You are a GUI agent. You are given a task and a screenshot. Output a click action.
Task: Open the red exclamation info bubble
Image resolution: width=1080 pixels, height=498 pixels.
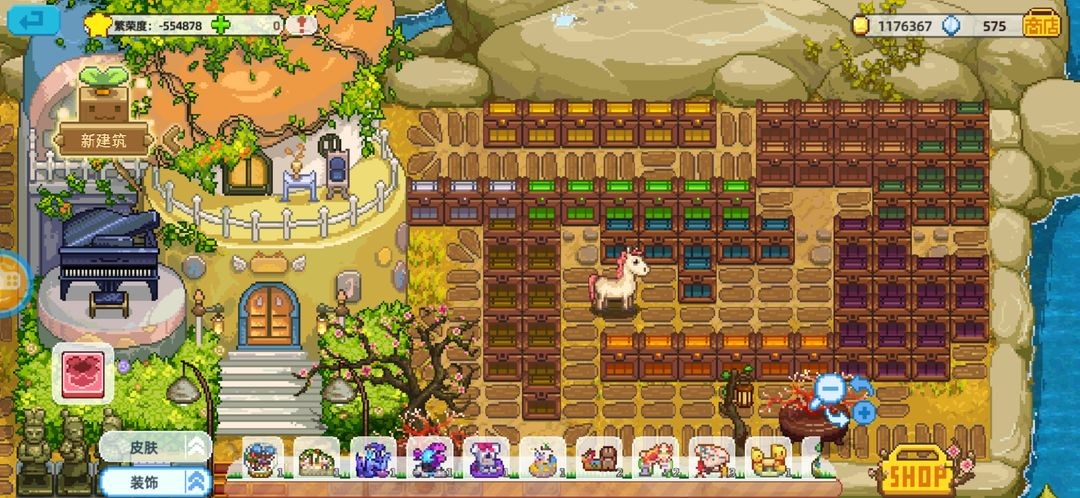(301, 25)
